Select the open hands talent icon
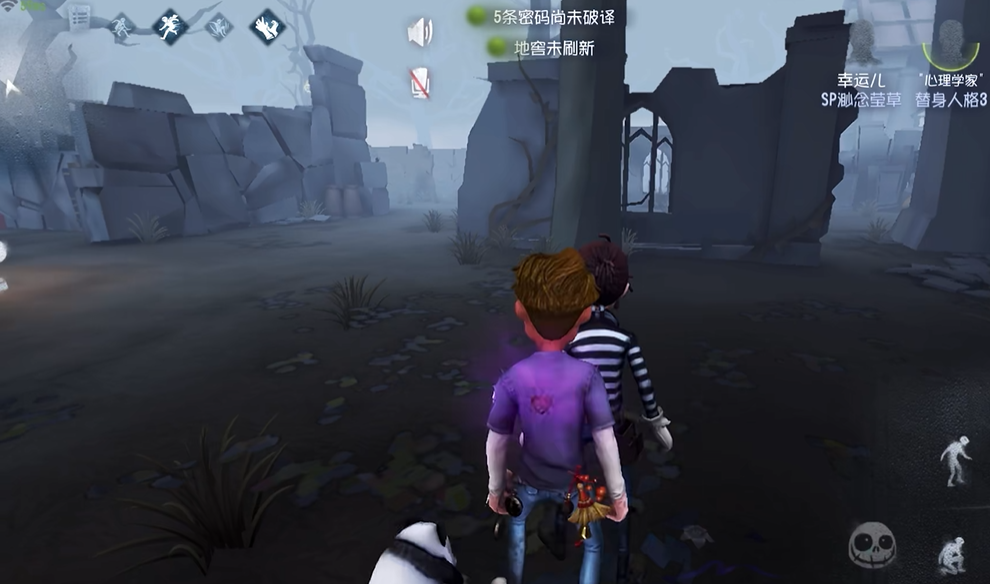Image resolution: width=990 pixels, height=584 pixels. click(x=267, y=26)
